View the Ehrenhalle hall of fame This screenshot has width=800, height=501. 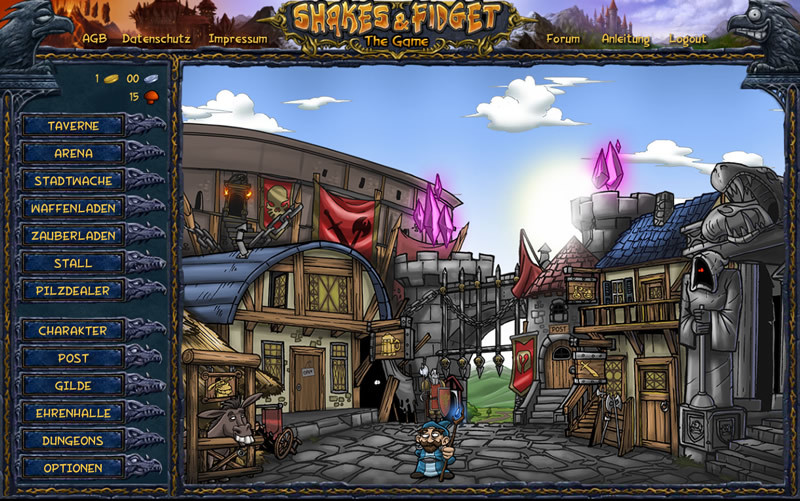click(x=73, y=412)
